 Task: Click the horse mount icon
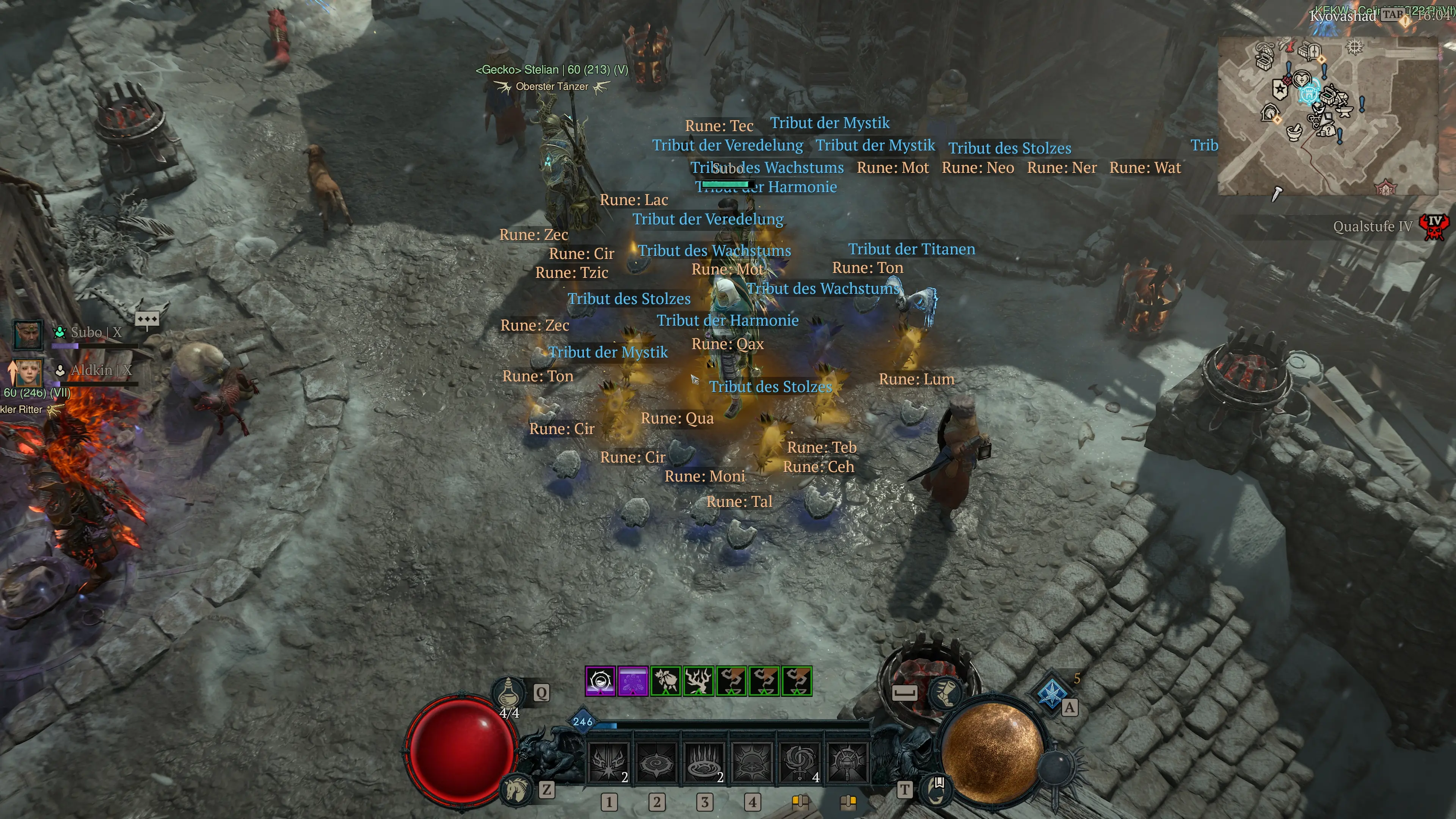tap(516, 789)
